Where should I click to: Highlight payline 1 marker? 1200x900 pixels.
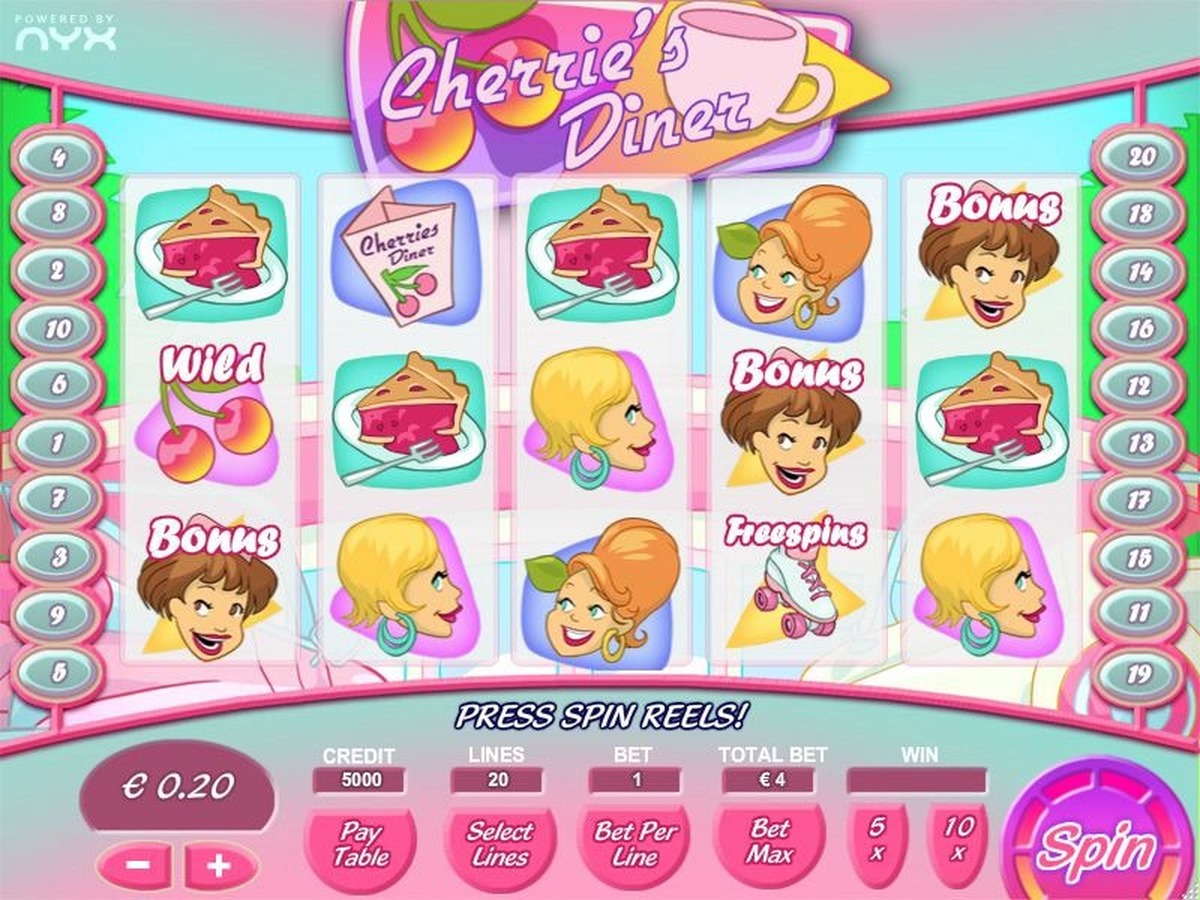coord(58,441)
